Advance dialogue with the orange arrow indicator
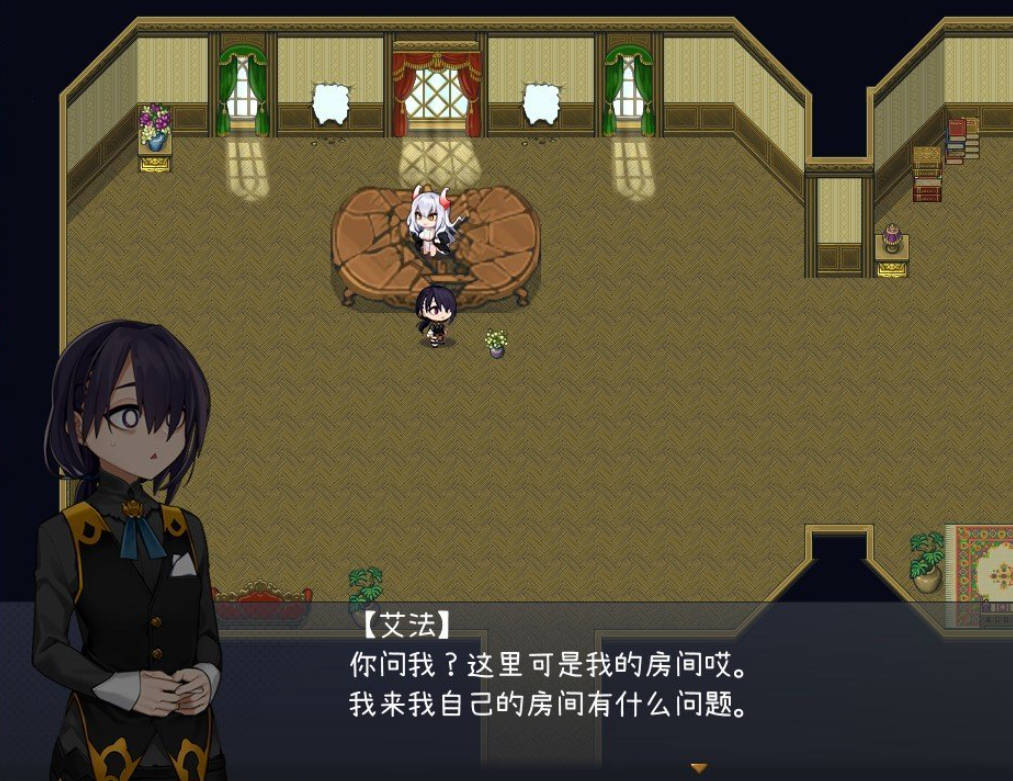Viewport: 1013px width, 781px height. (699, 768)
